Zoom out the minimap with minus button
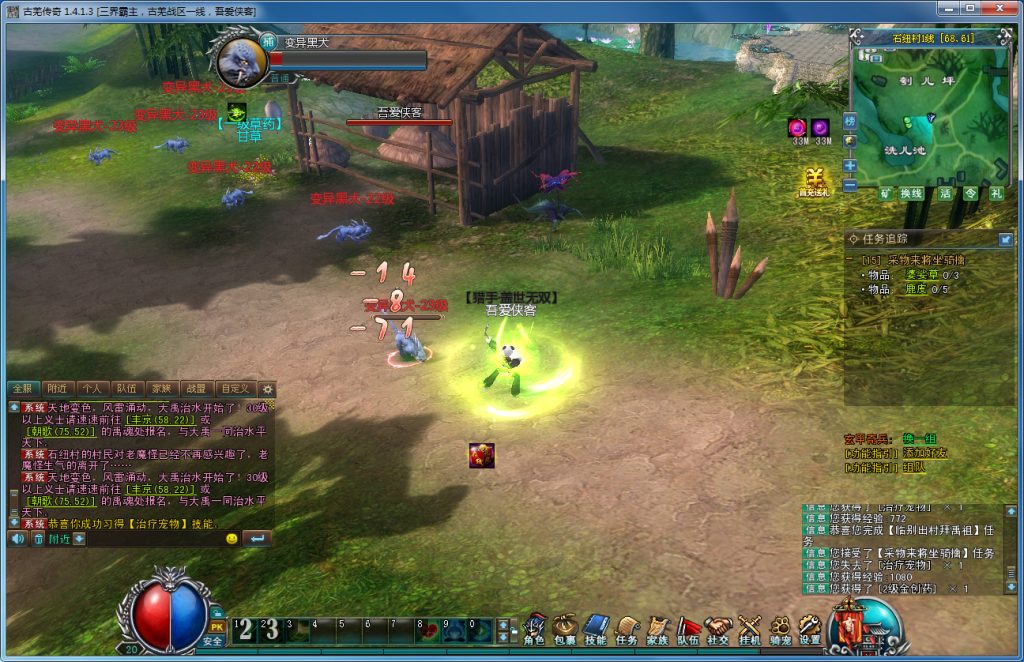Image resolution: width=1024 pixels, height=662 pixels. (850, 185)
